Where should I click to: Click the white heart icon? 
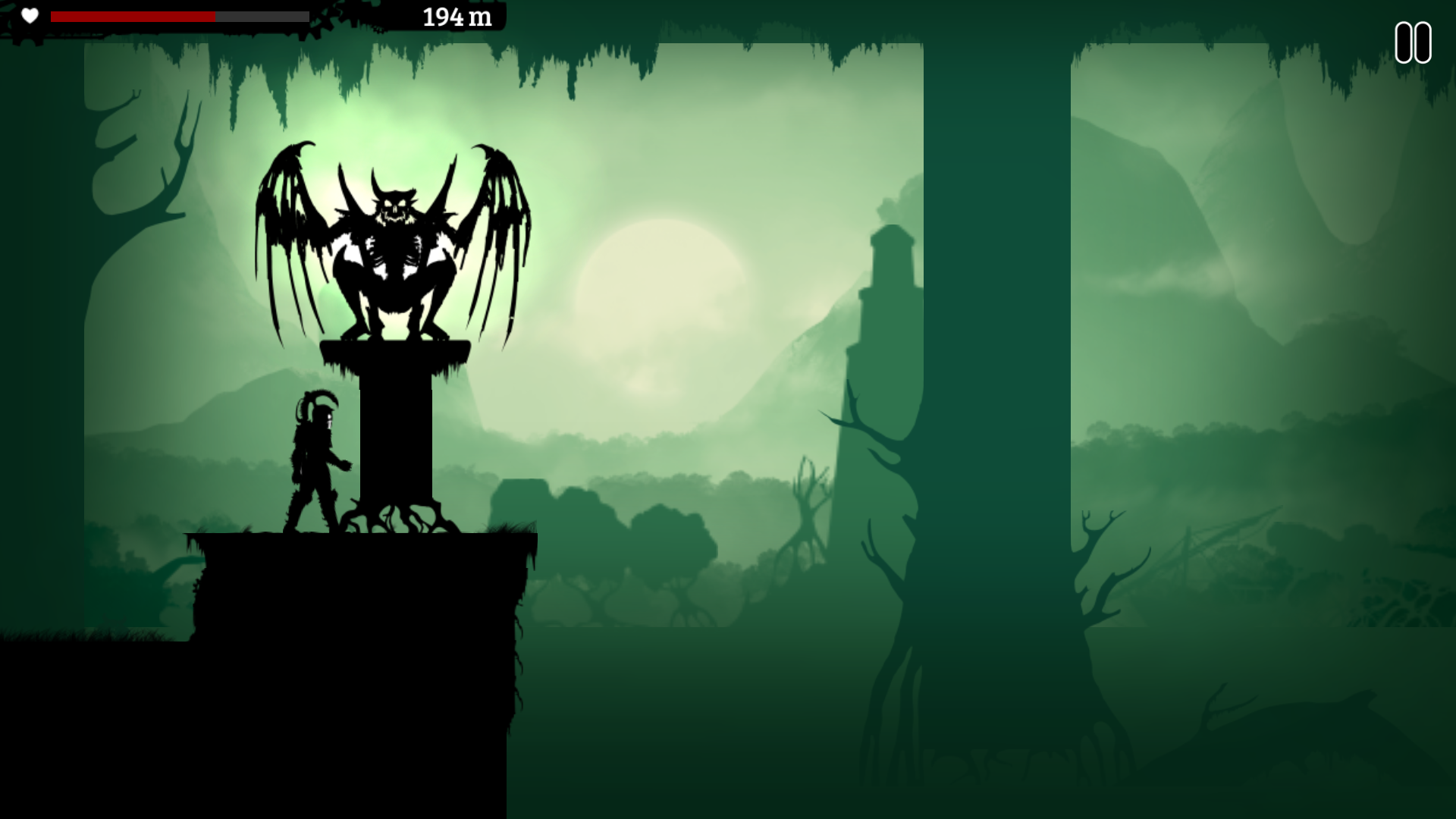pyautogui.click(x=29, y=16)
